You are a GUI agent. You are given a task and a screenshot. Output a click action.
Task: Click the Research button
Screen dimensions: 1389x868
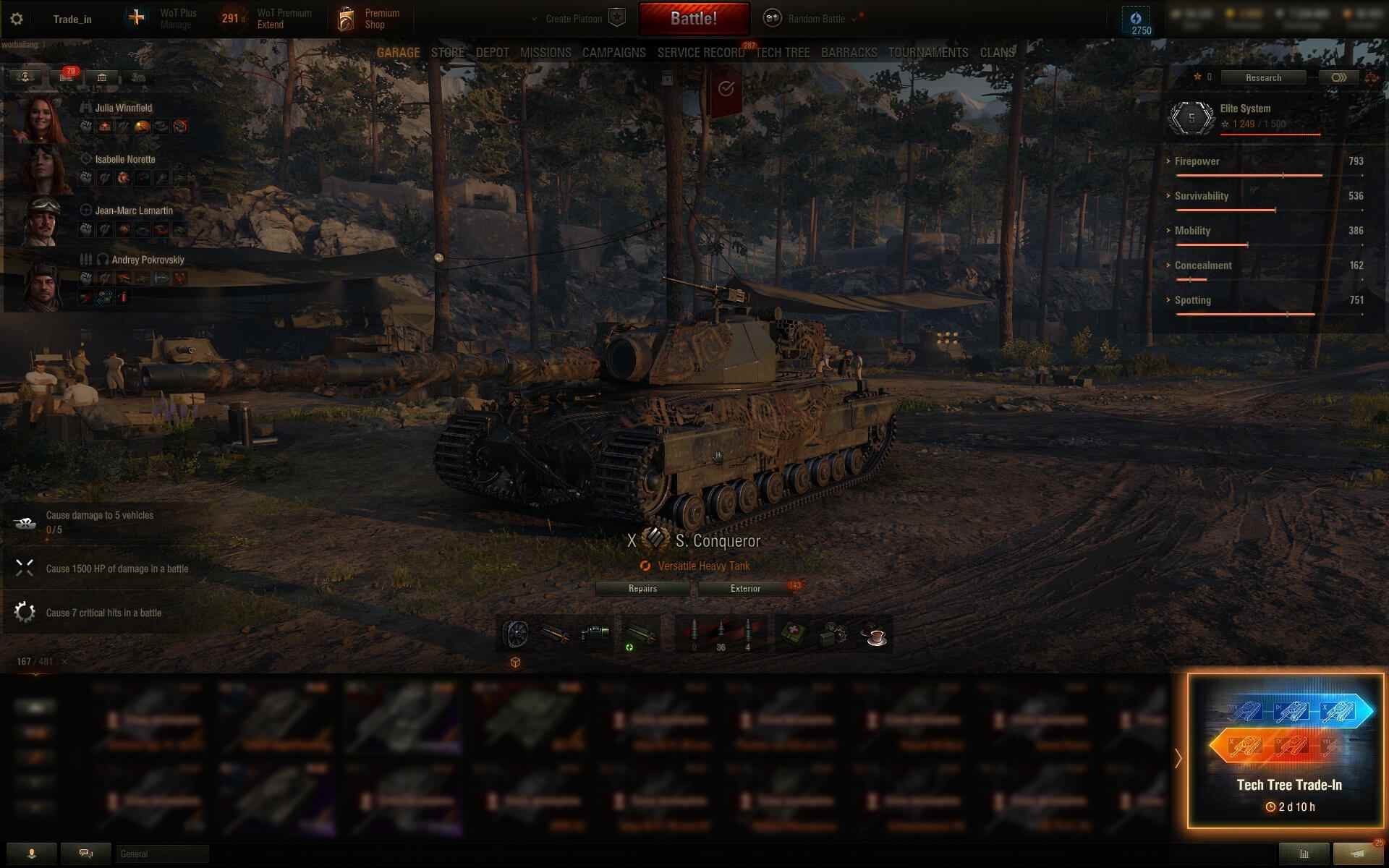tap(1263, 77)
